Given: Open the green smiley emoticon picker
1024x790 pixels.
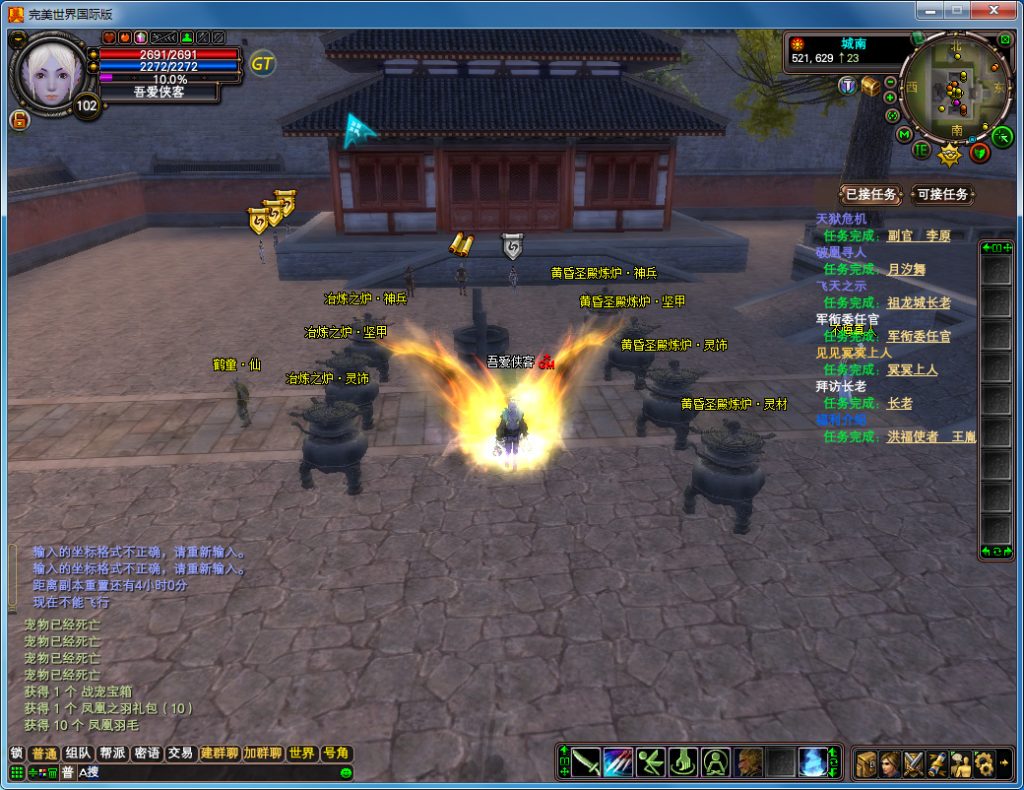Looking at the screenshot, I should (346, 772).
